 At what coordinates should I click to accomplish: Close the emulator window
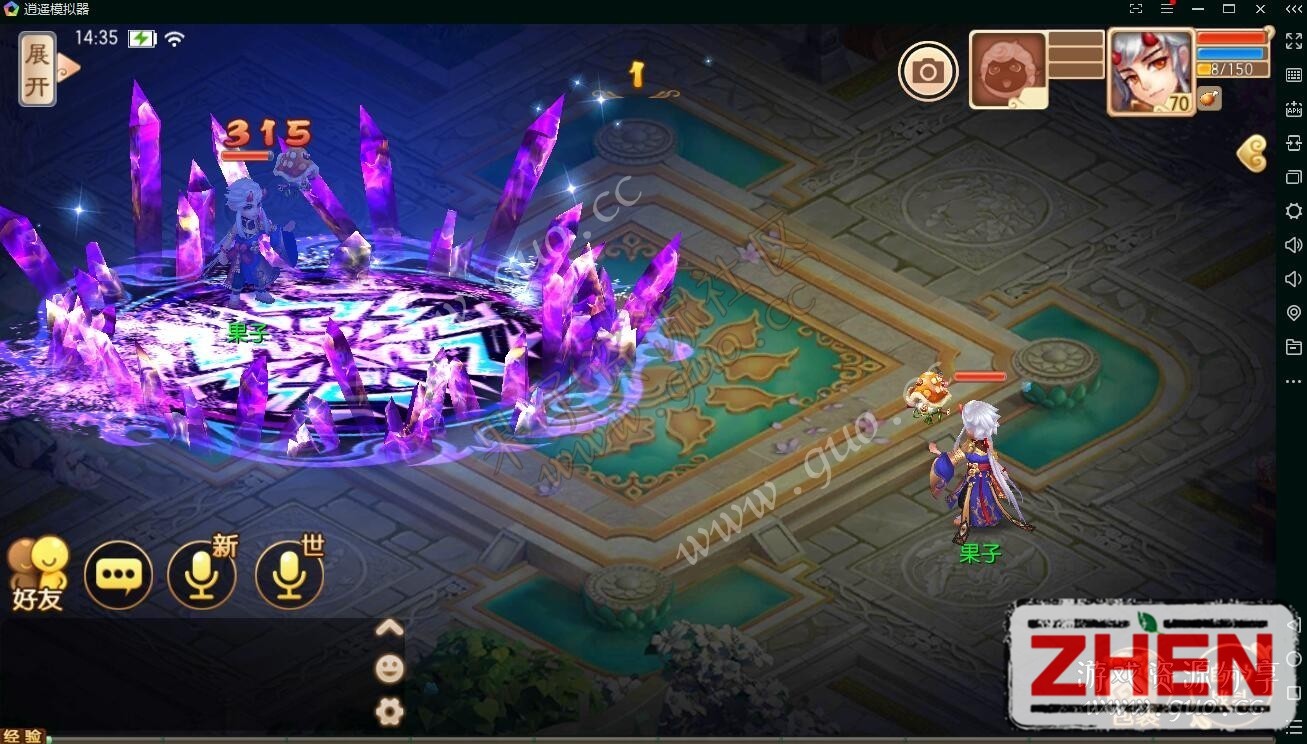(x=1260, y=9)
